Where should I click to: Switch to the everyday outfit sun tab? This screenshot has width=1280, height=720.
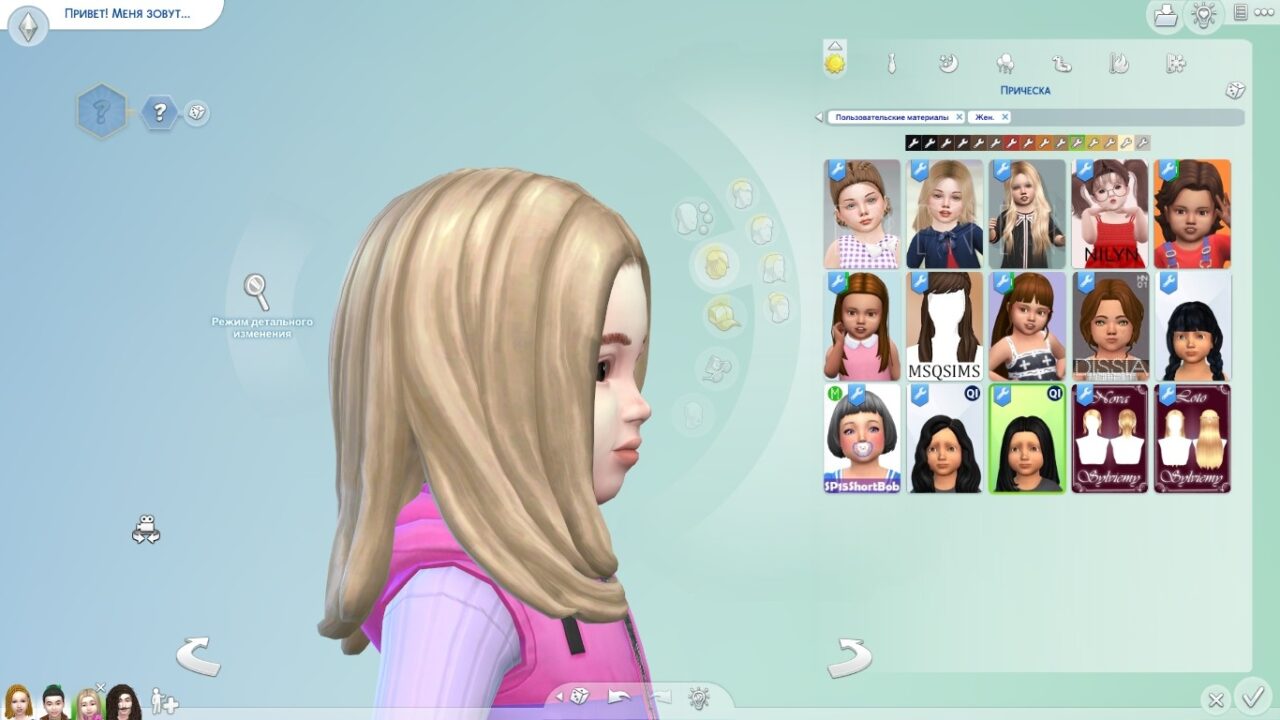834,64
